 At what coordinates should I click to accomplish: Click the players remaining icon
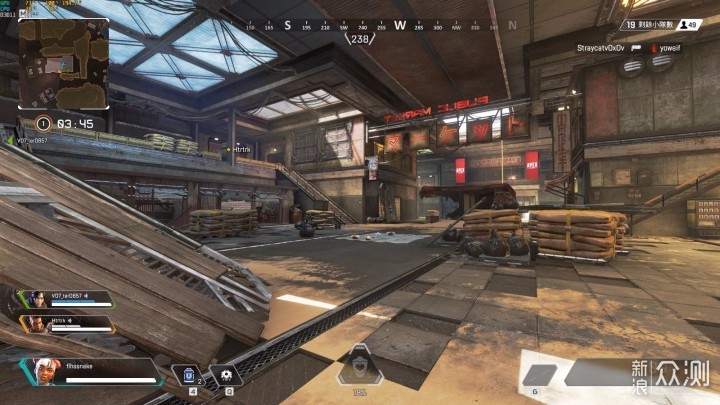(x=685, y=24)
